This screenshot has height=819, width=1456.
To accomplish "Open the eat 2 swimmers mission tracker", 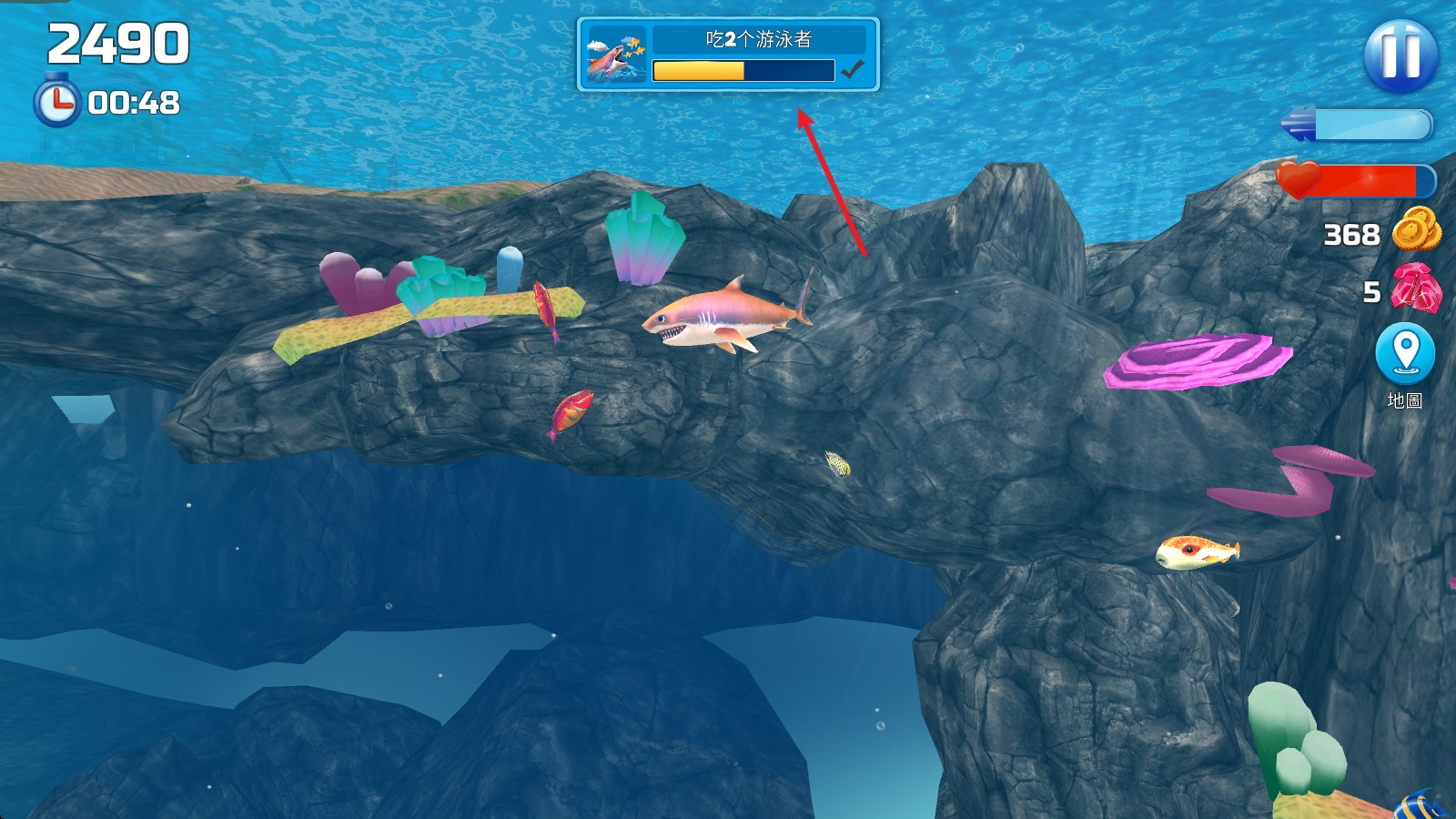I will (728, 55).
